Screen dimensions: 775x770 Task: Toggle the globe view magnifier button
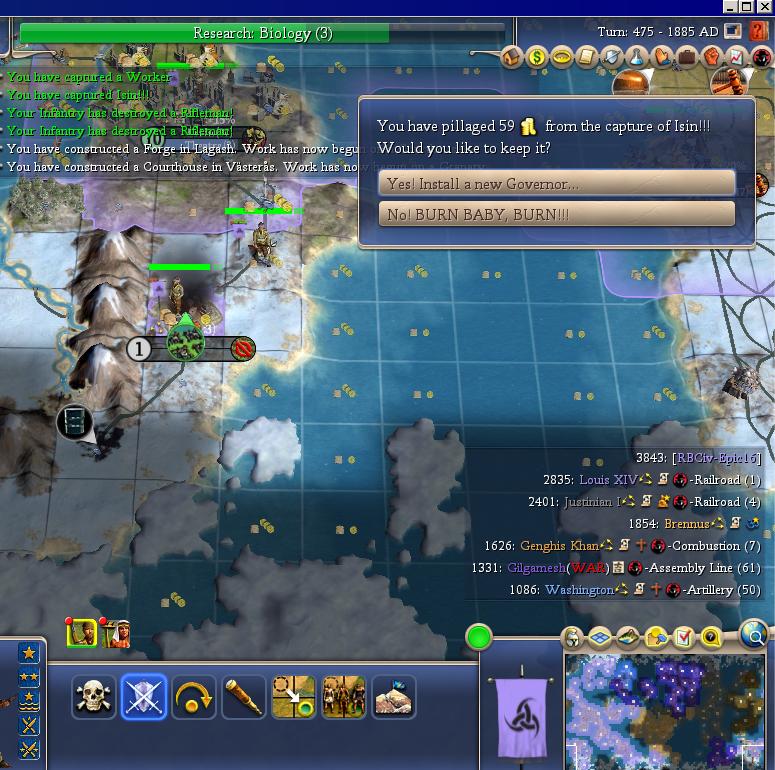click(755, 635)
